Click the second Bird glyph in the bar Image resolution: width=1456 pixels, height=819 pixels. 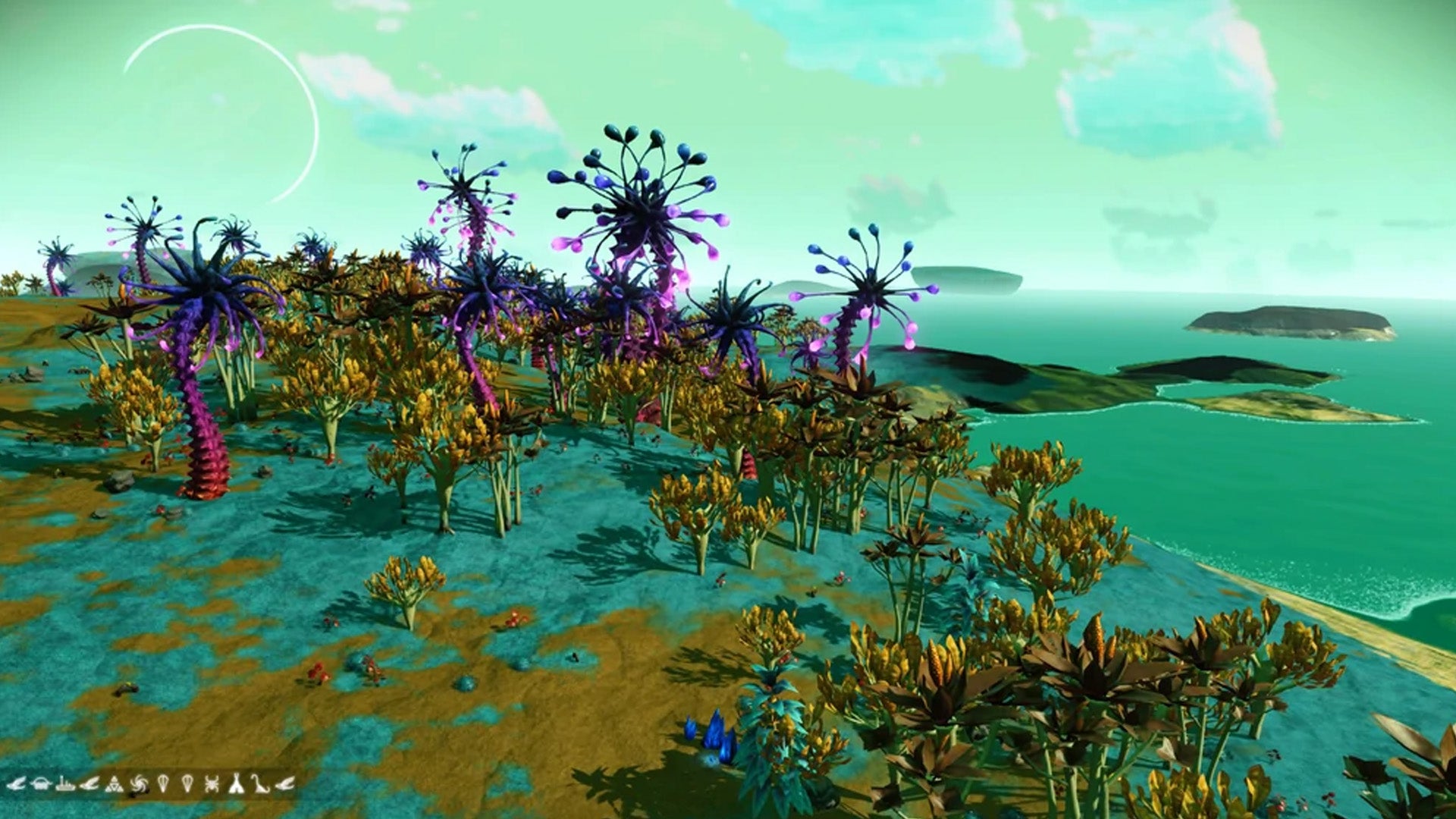click(90, 784)
